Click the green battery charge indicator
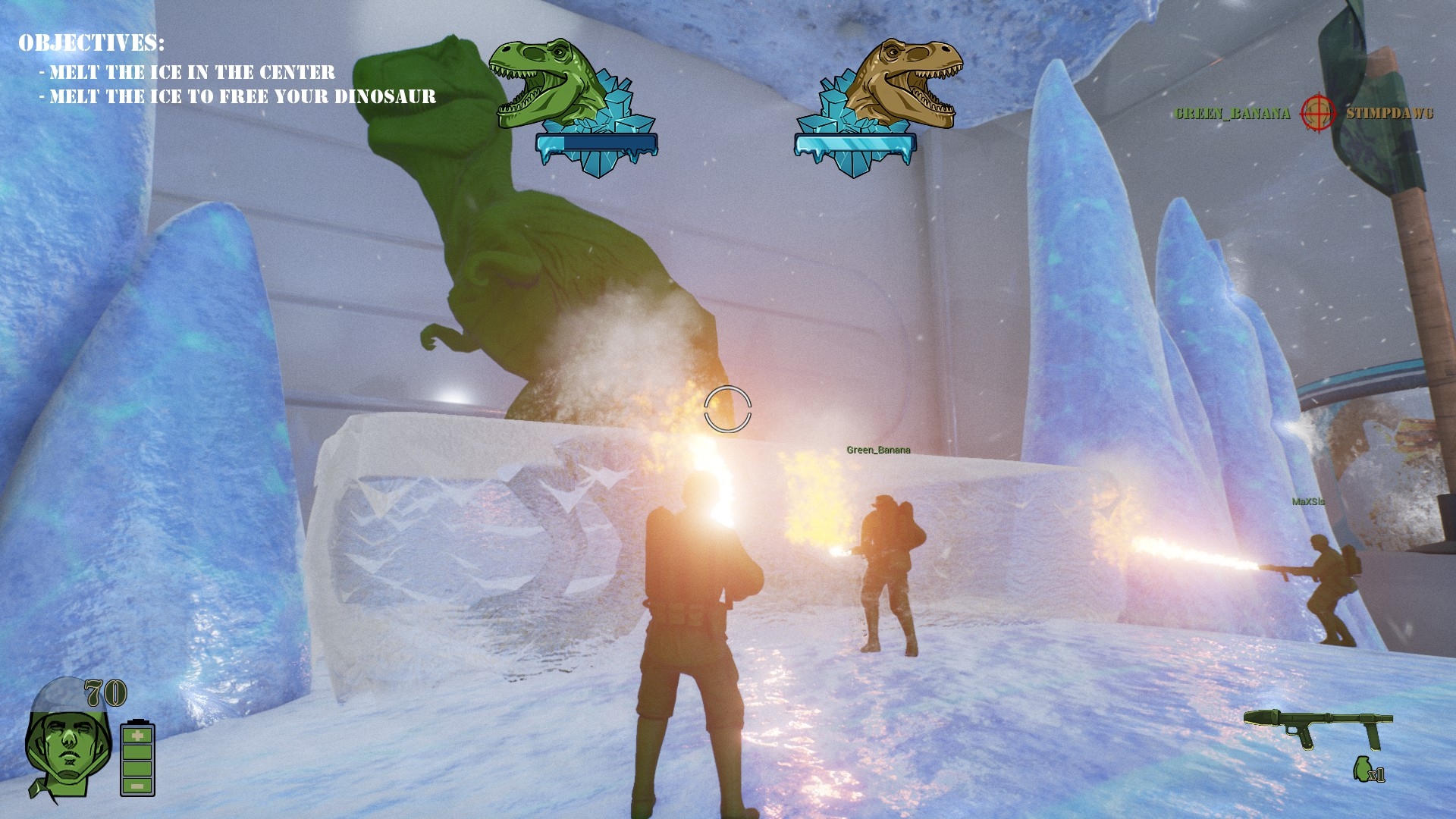 point(137,758)
